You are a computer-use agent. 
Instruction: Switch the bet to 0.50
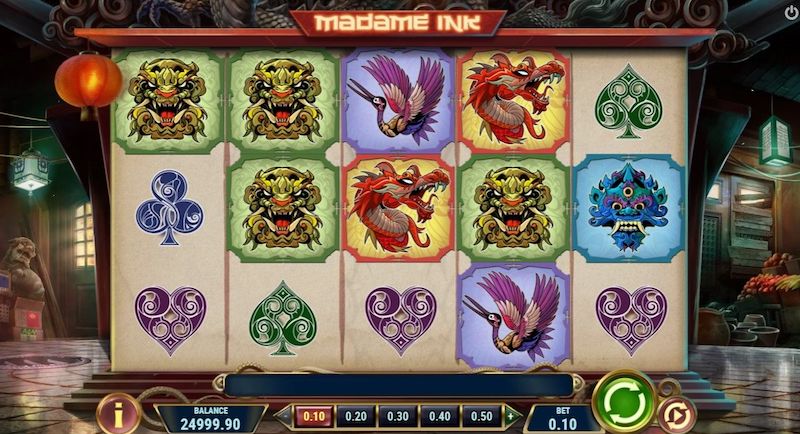click(x=481, y=416)
